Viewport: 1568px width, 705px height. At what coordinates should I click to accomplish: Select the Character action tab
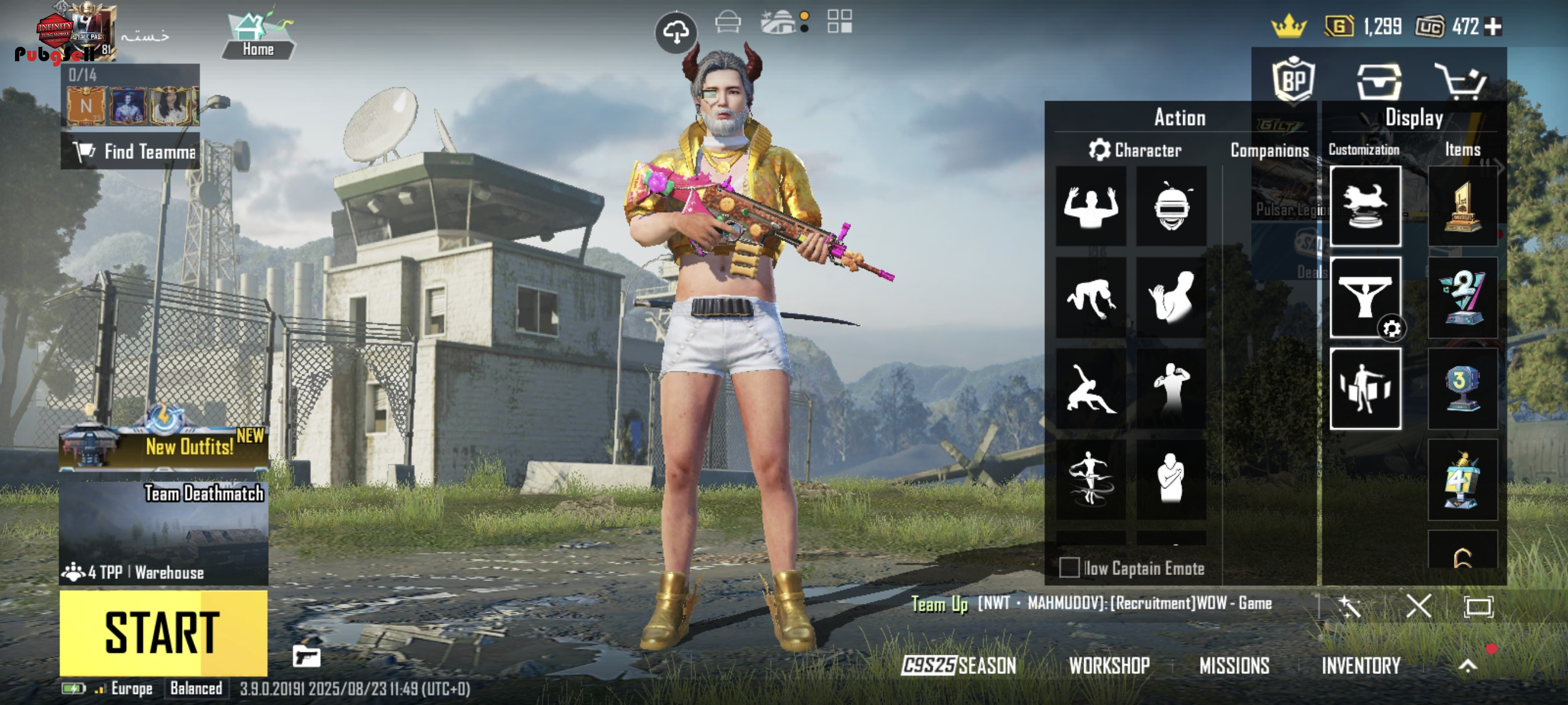point(1136,150)
